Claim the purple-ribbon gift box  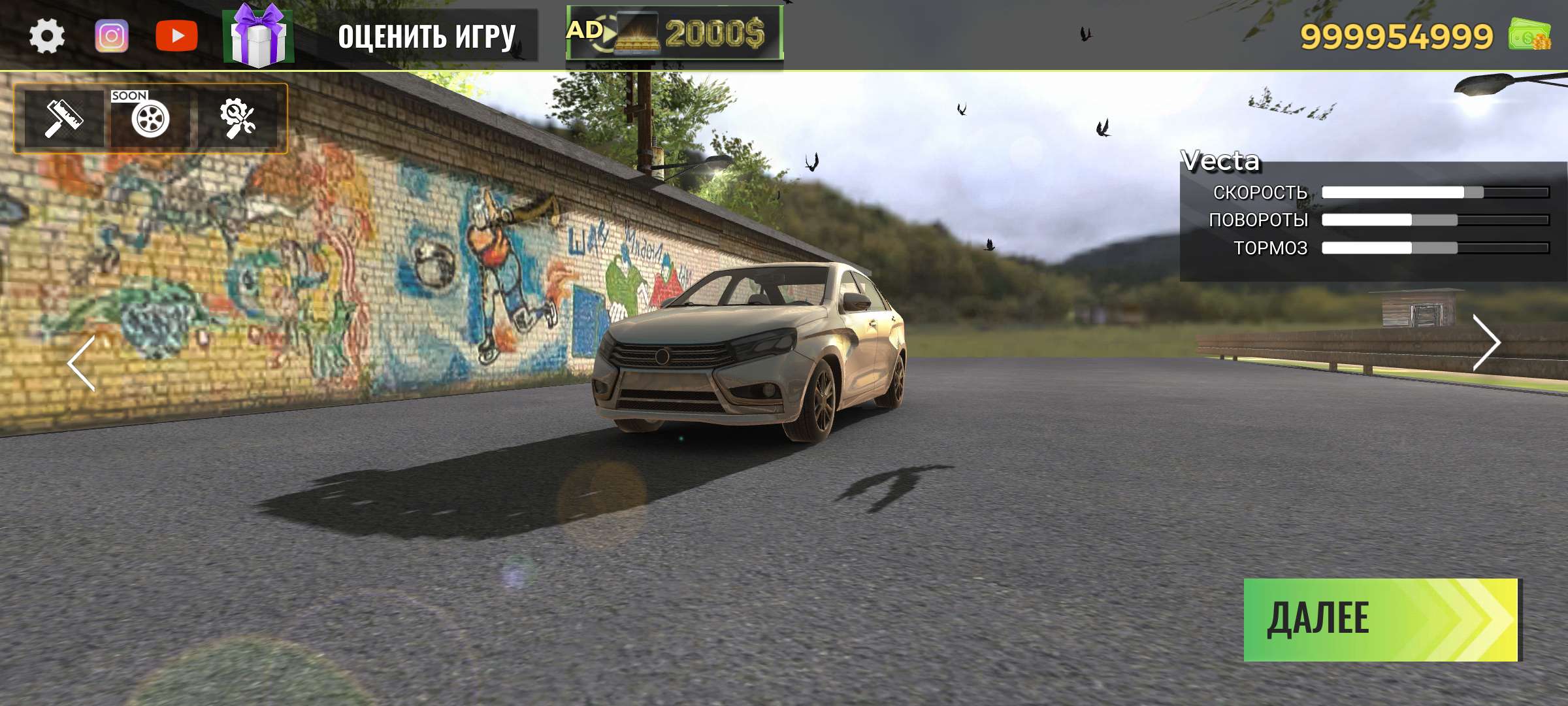tap(259, 36)
